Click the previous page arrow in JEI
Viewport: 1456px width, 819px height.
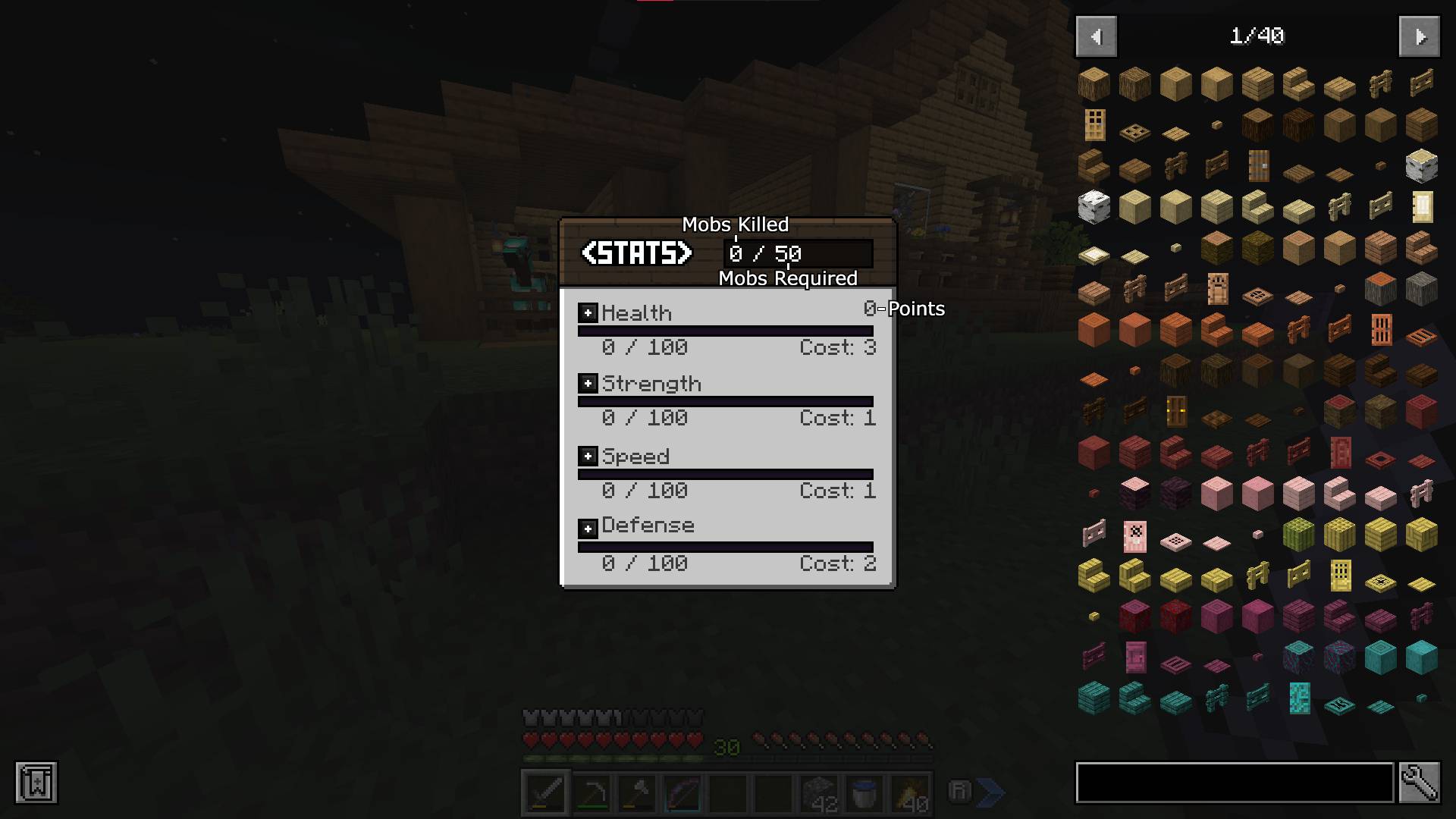click(x=1095, y=36)
